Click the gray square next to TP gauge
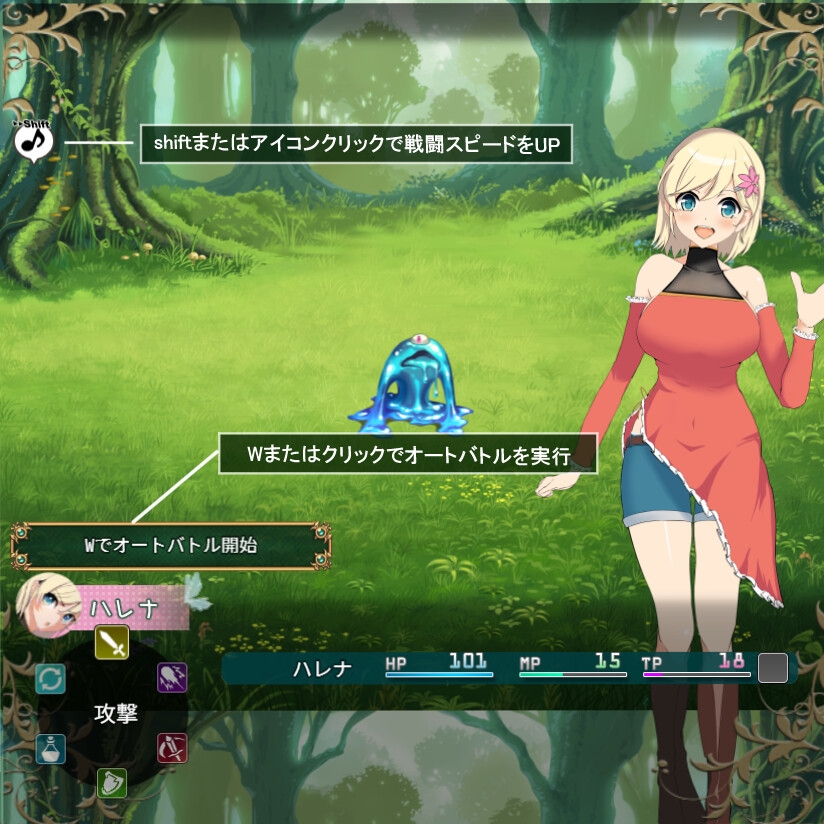Viewport: 824px width, 824px height. (773, 668)
